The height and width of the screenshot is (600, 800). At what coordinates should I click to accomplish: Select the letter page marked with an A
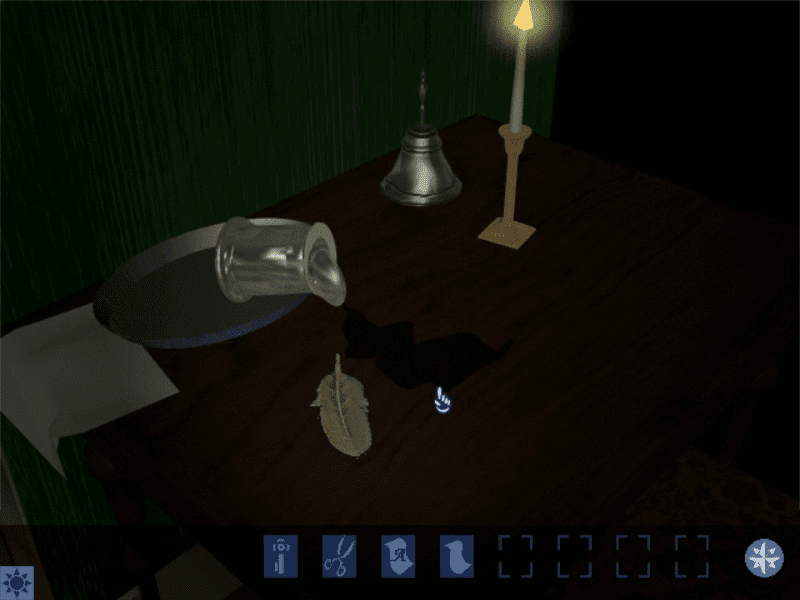398,556
